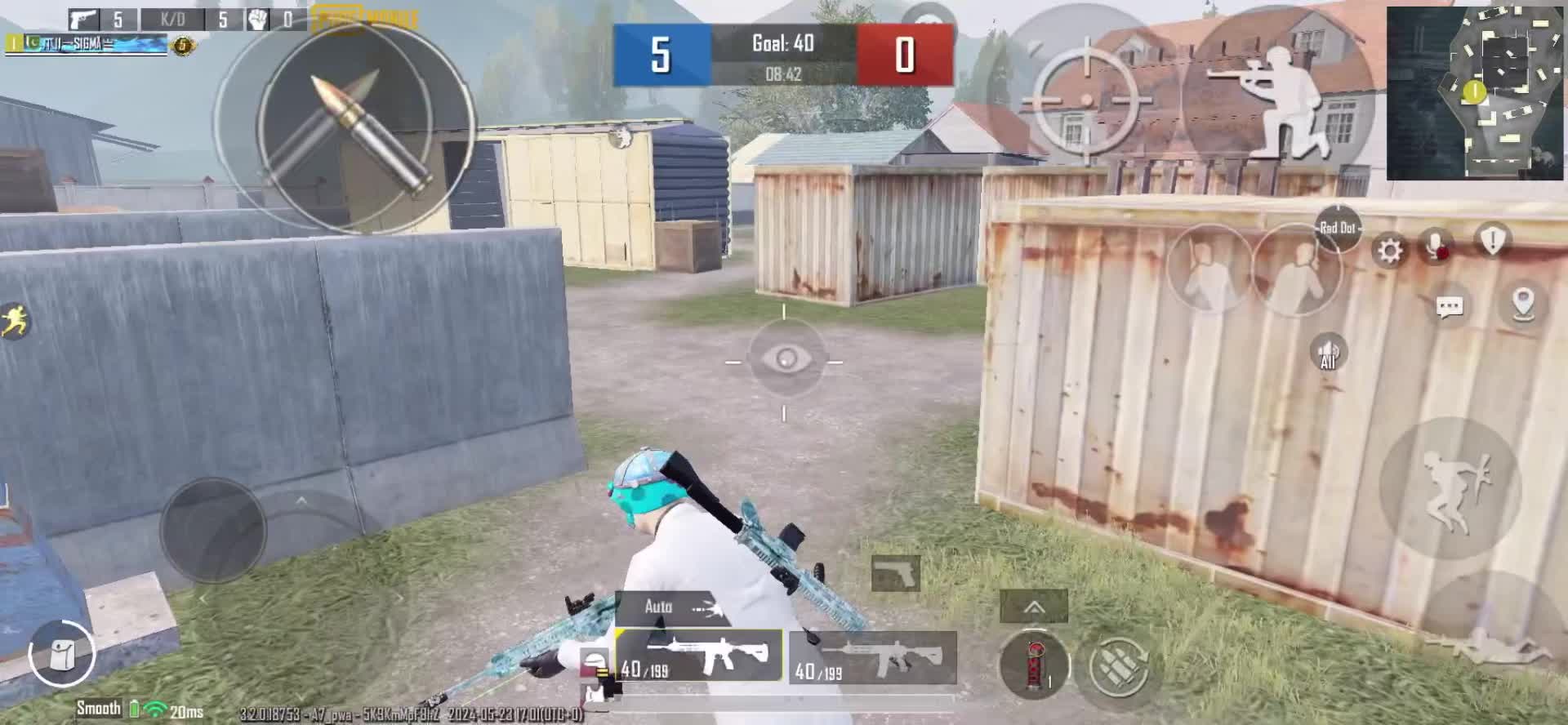Open the minimap
This screenshot has width=1568, height=725.
click(1474, 92)
